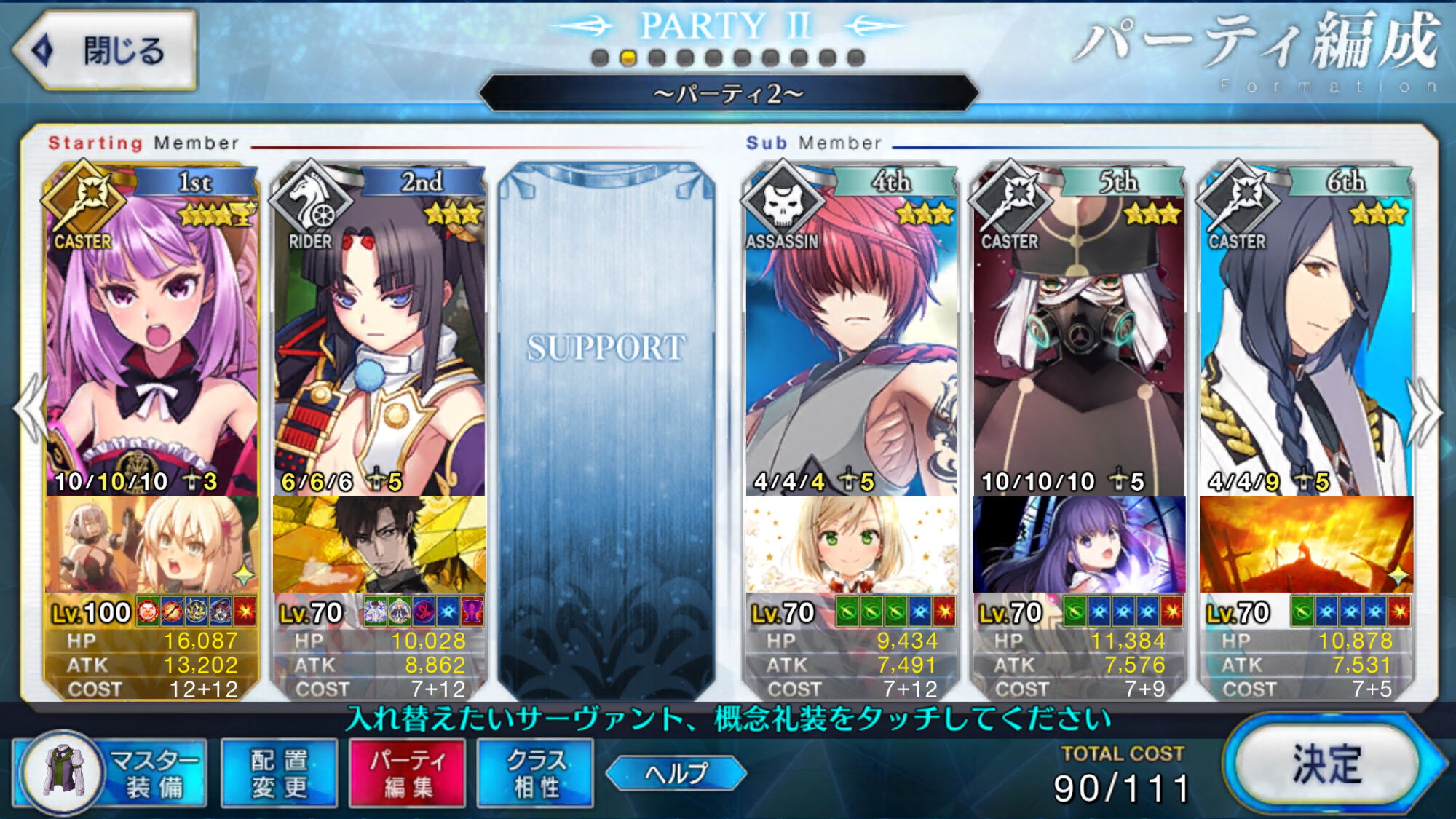Change the Assassin's green-eyed girl craft essence
Screen dimensions: 1456x819
click(852, 545)
